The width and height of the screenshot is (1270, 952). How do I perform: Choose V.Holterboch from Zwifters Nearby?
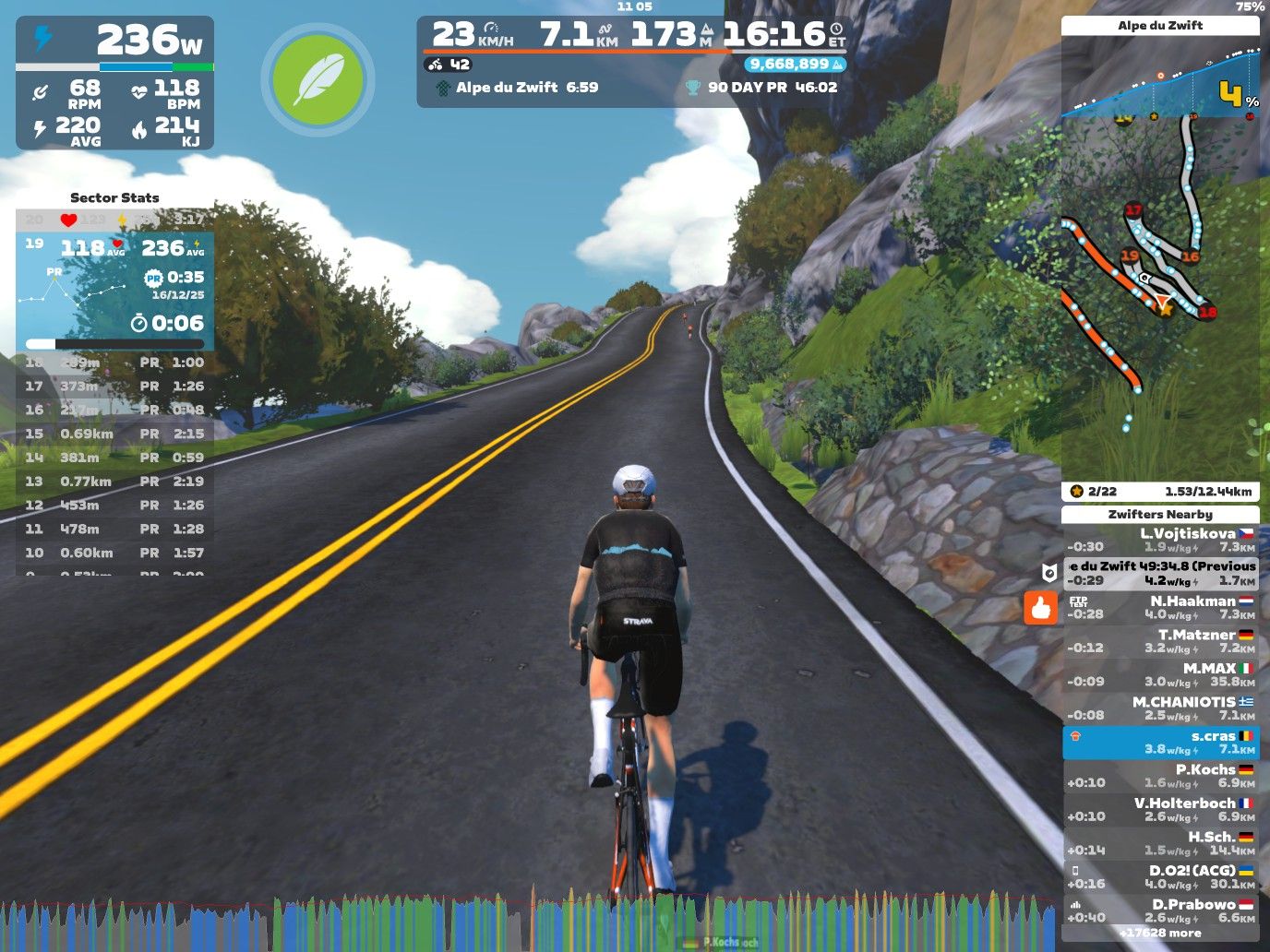[x=1160, y=809]
